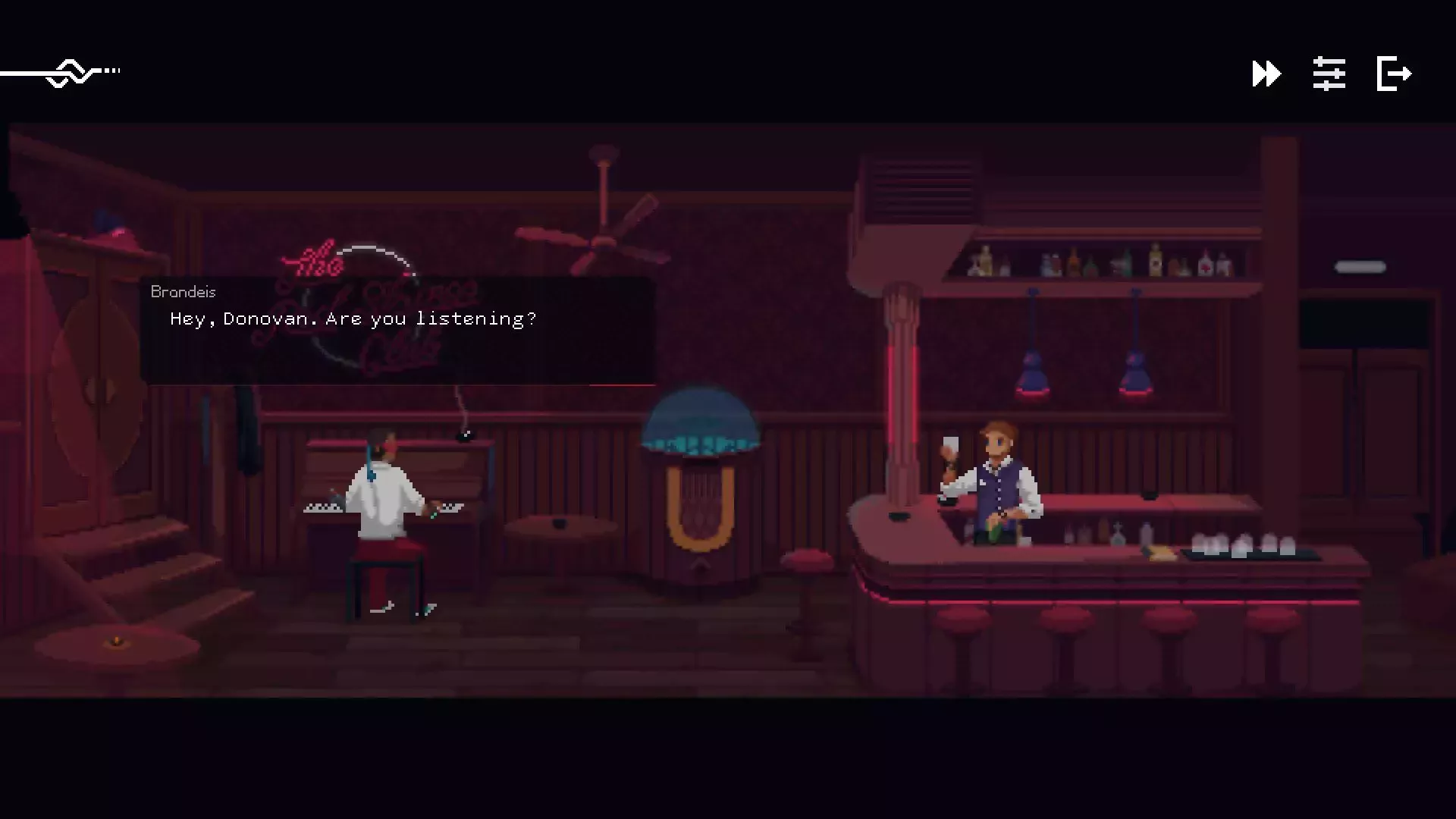Click the waveform indicator top-left
This screenshot has height=819, width=1456.
[68, 72]
